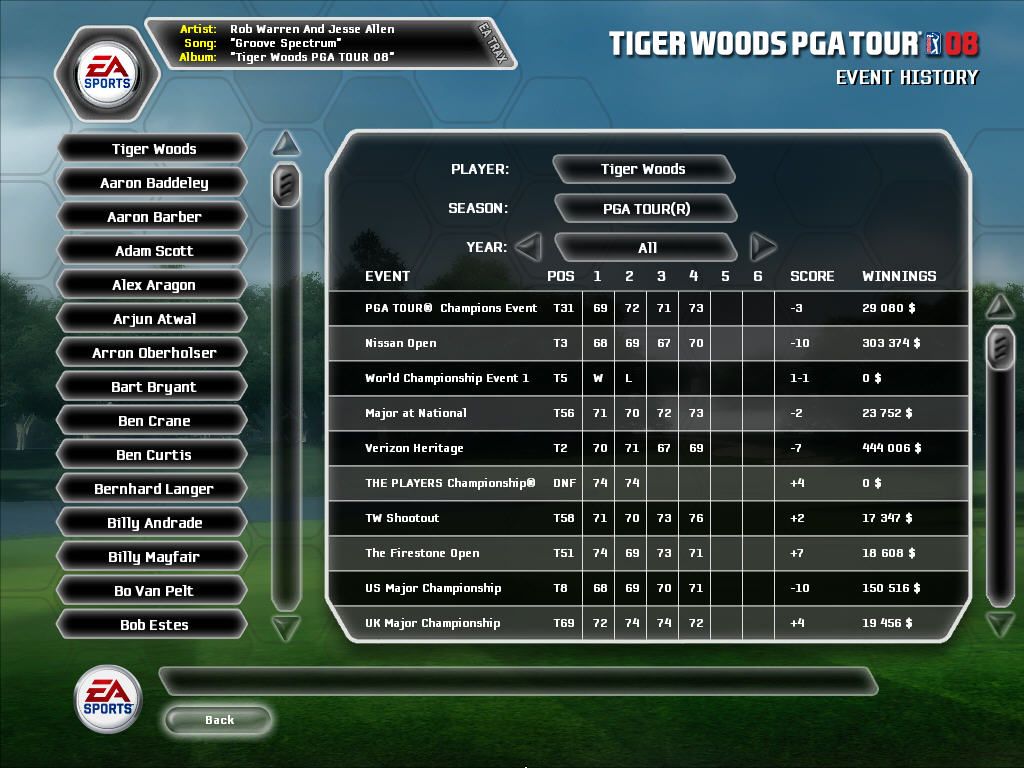Click the Bob Estes entry
1024x768 pixels.
pyautogui.click(x=154, y=625)
